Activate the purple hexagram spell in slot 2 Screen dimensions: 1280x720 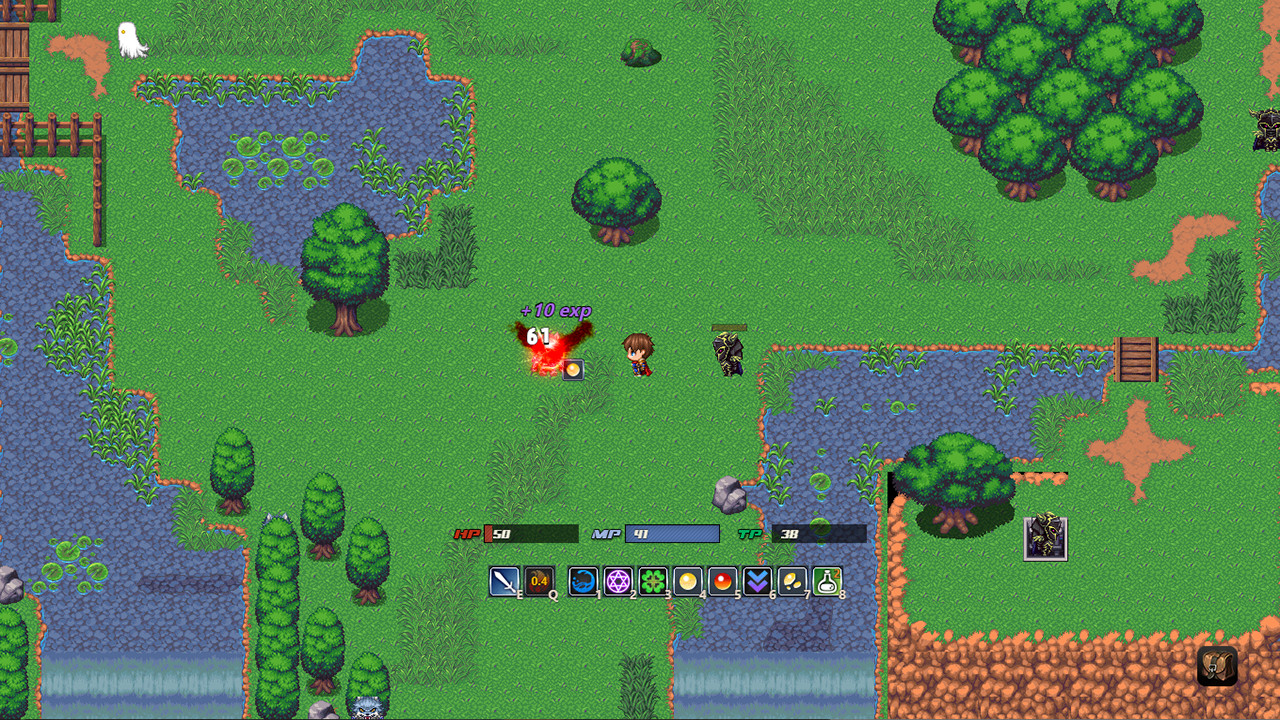619,583
